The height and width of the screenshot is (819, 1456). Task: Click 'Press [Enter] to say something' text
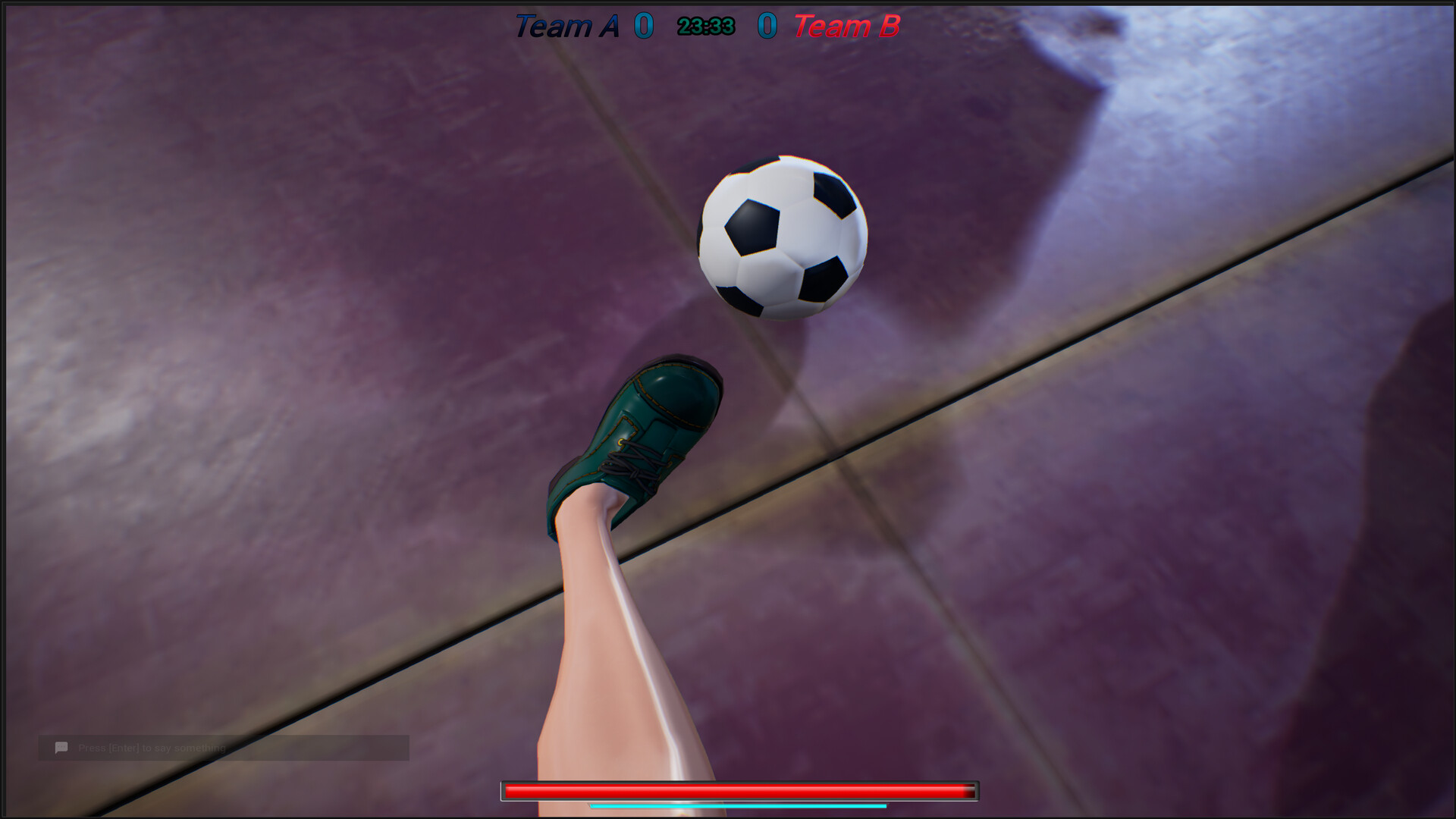tap(150, 747)
